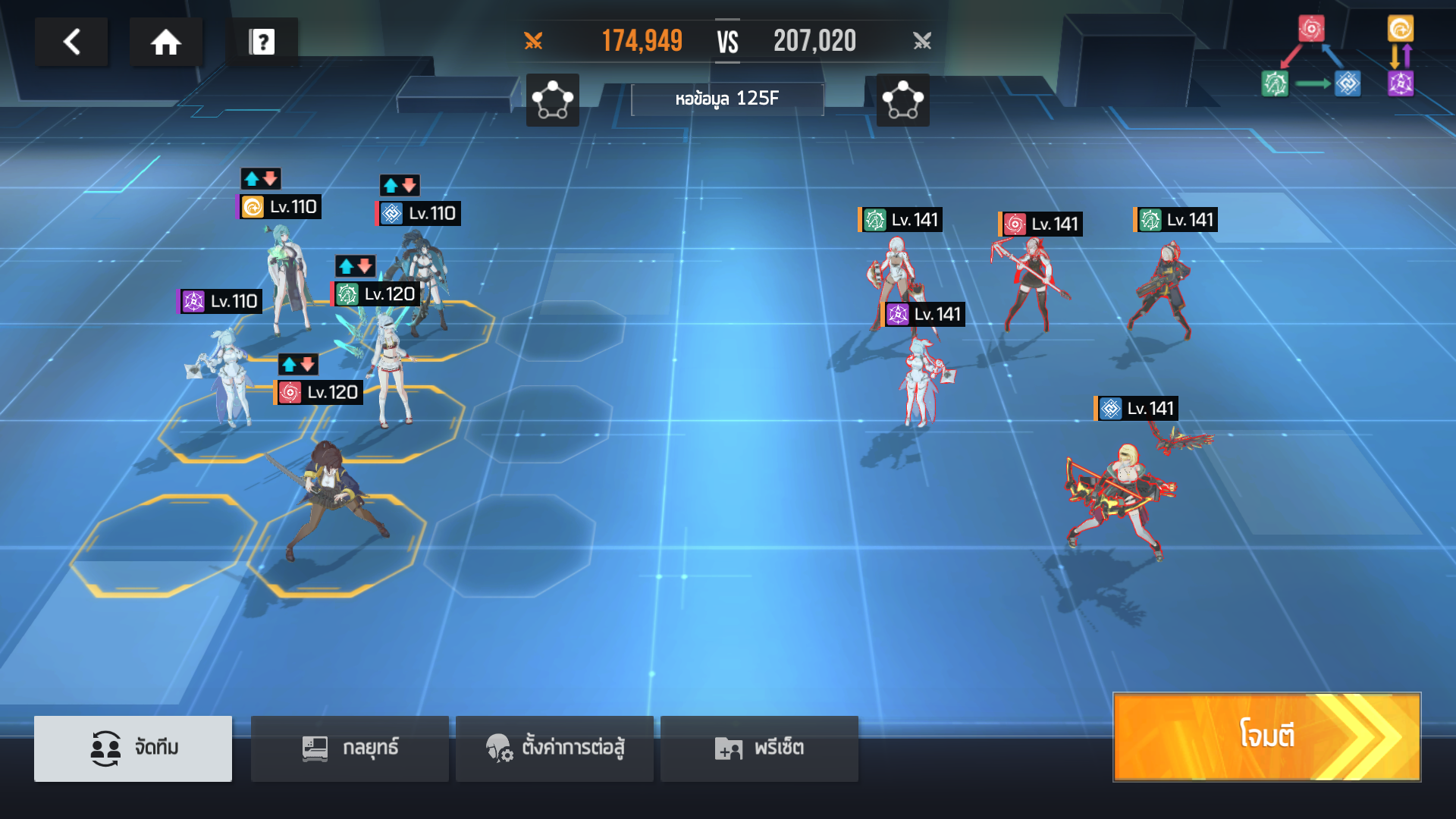Select the Lv.120 green element unit
This screenshot has width=1456, height=819.
click(x=388, y=364)
